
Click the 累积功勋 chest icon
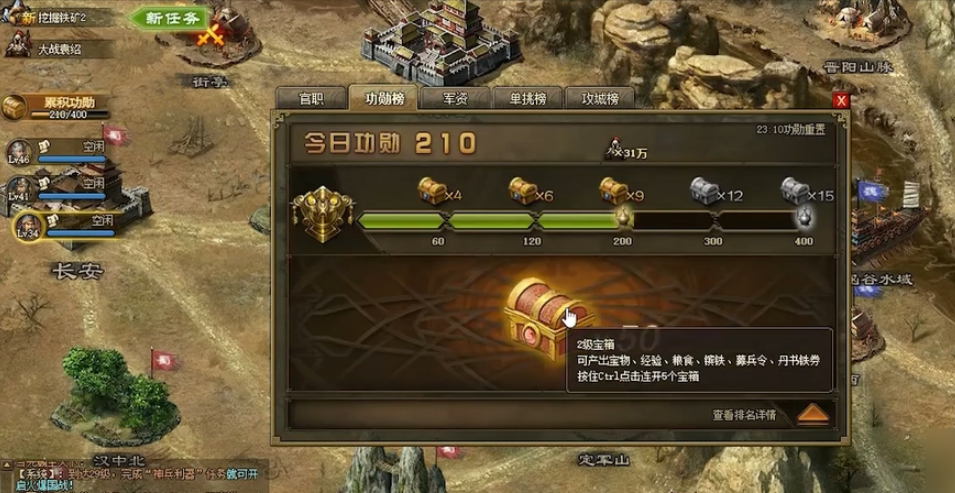coord(14,106)
